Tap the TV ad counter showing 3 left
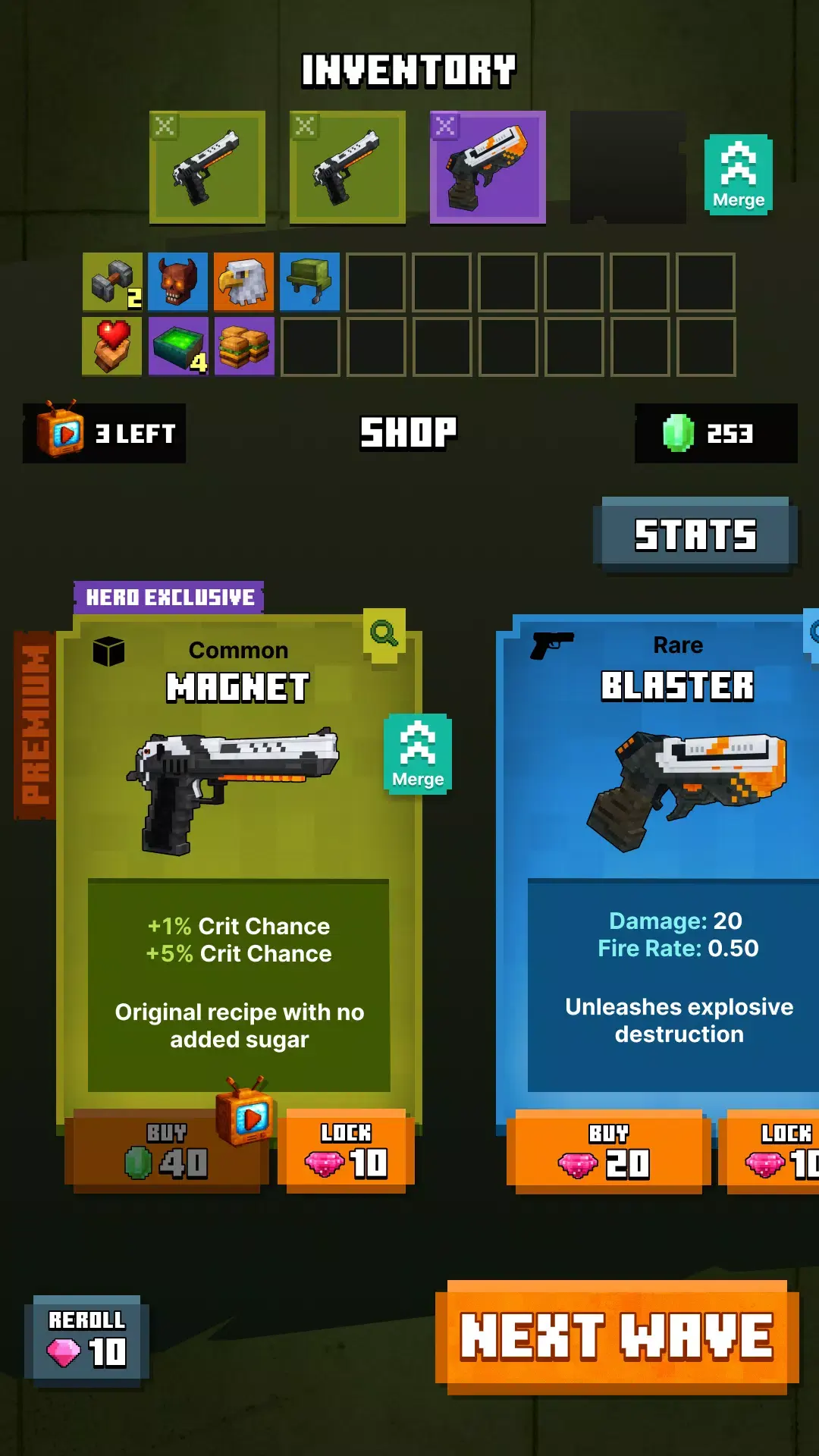 pos(105,433)
